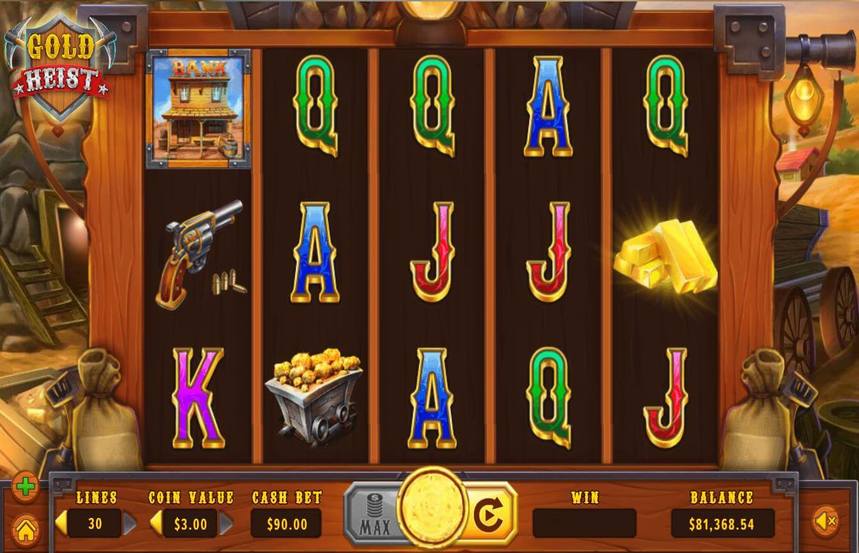Viewport: 859px width, 553px height.
Task: Raise the coin value
Action: point(226,523)
